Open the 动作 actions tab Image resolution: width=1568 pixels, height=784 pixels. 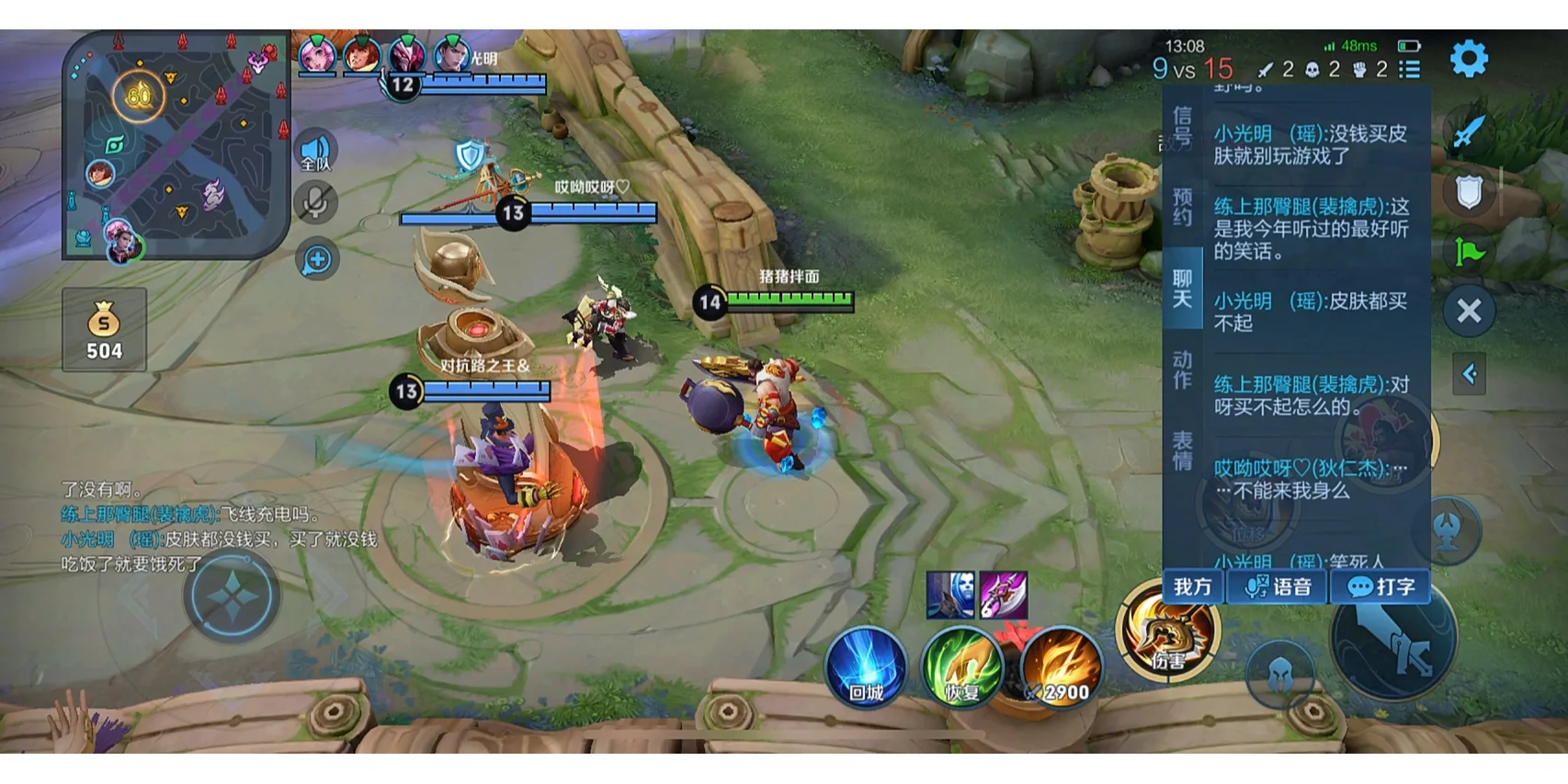click(1182, 369)
